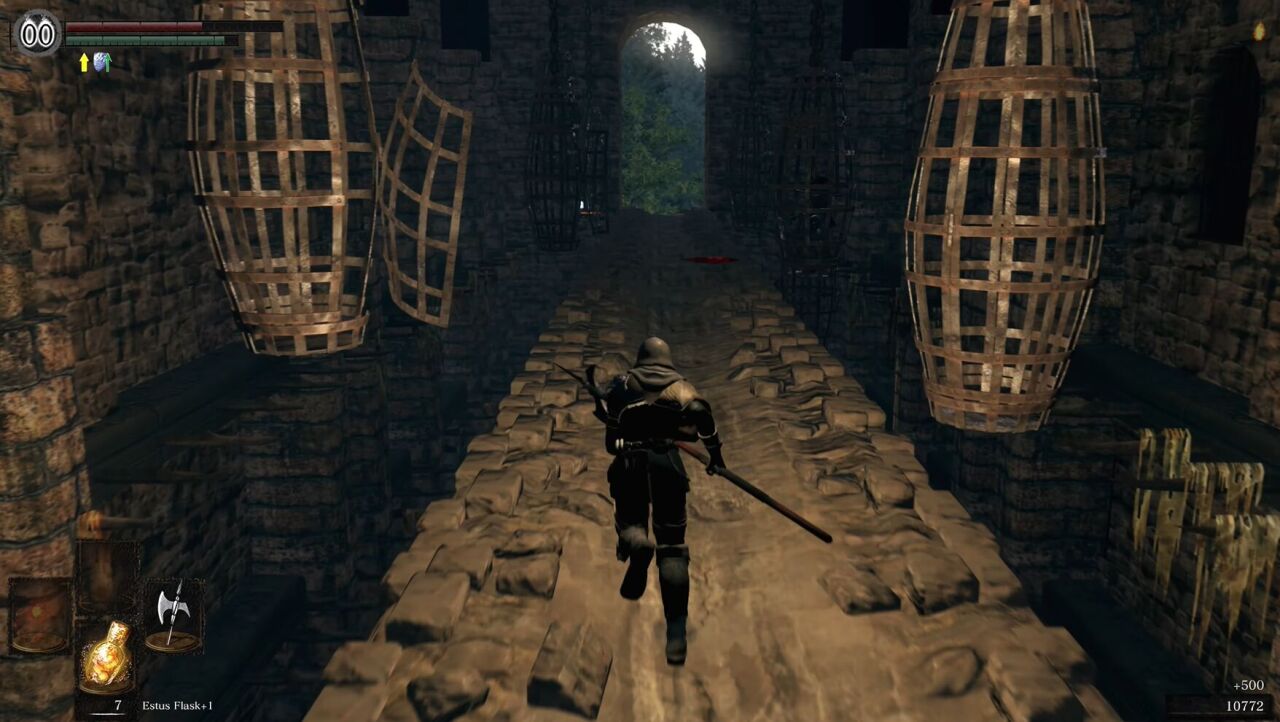This screenshot has width=1280, height=722.
Task: Click the yellow up-arrow status buff icon
Action: pyautogui.click(x=84, y=62)
